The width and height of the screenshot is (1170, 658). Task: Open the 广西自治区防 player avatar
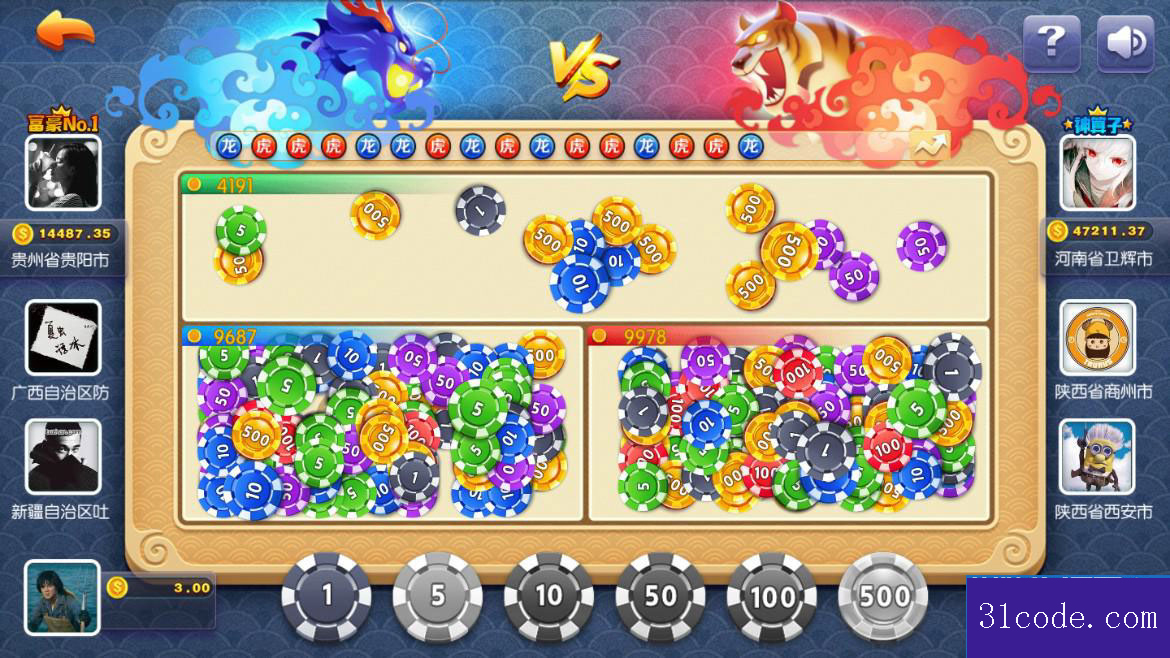(63, 338)
